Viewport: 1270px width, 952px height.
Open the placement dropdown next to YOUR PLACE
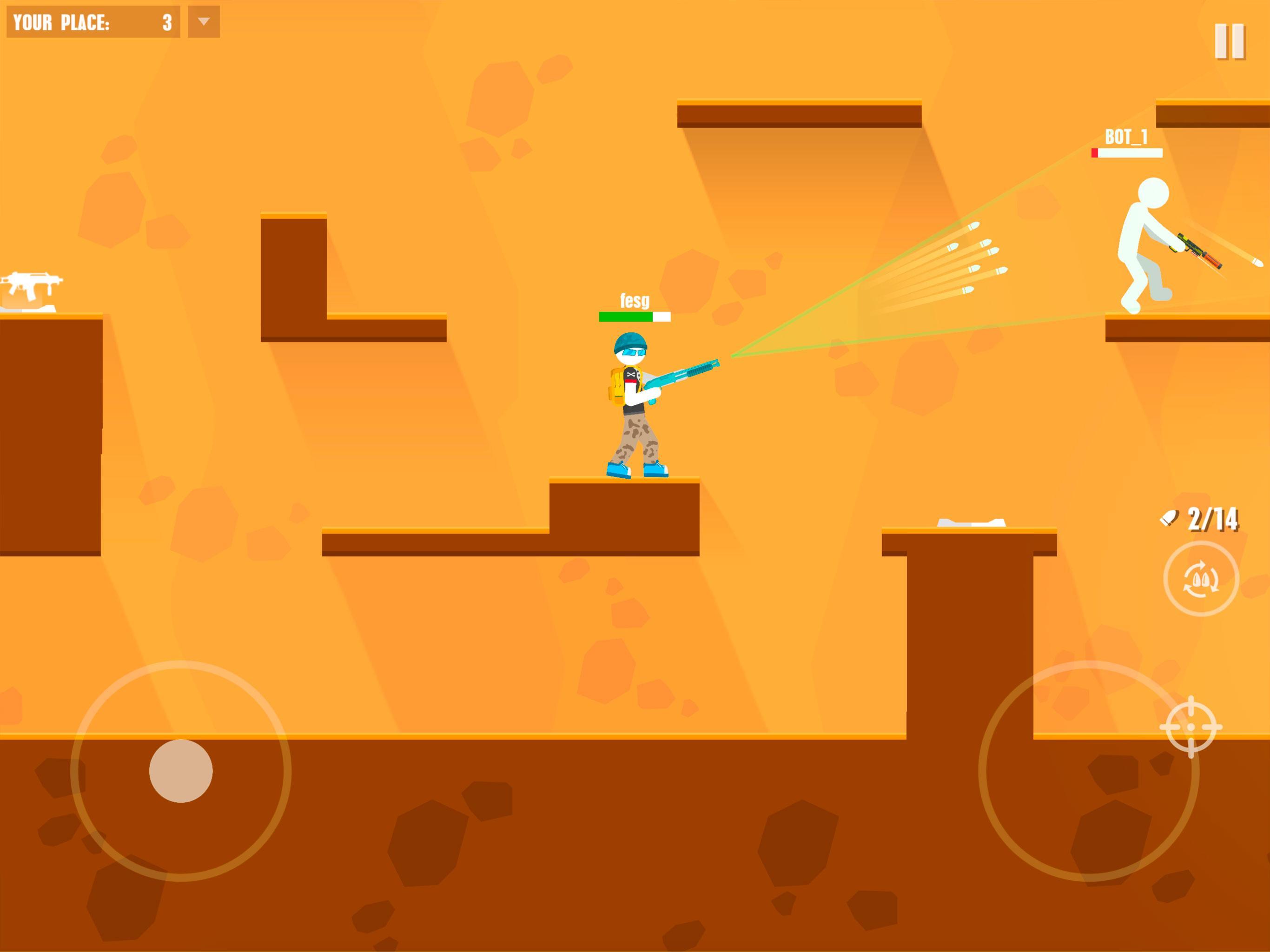pyautogui.click(x=204, y=22)
